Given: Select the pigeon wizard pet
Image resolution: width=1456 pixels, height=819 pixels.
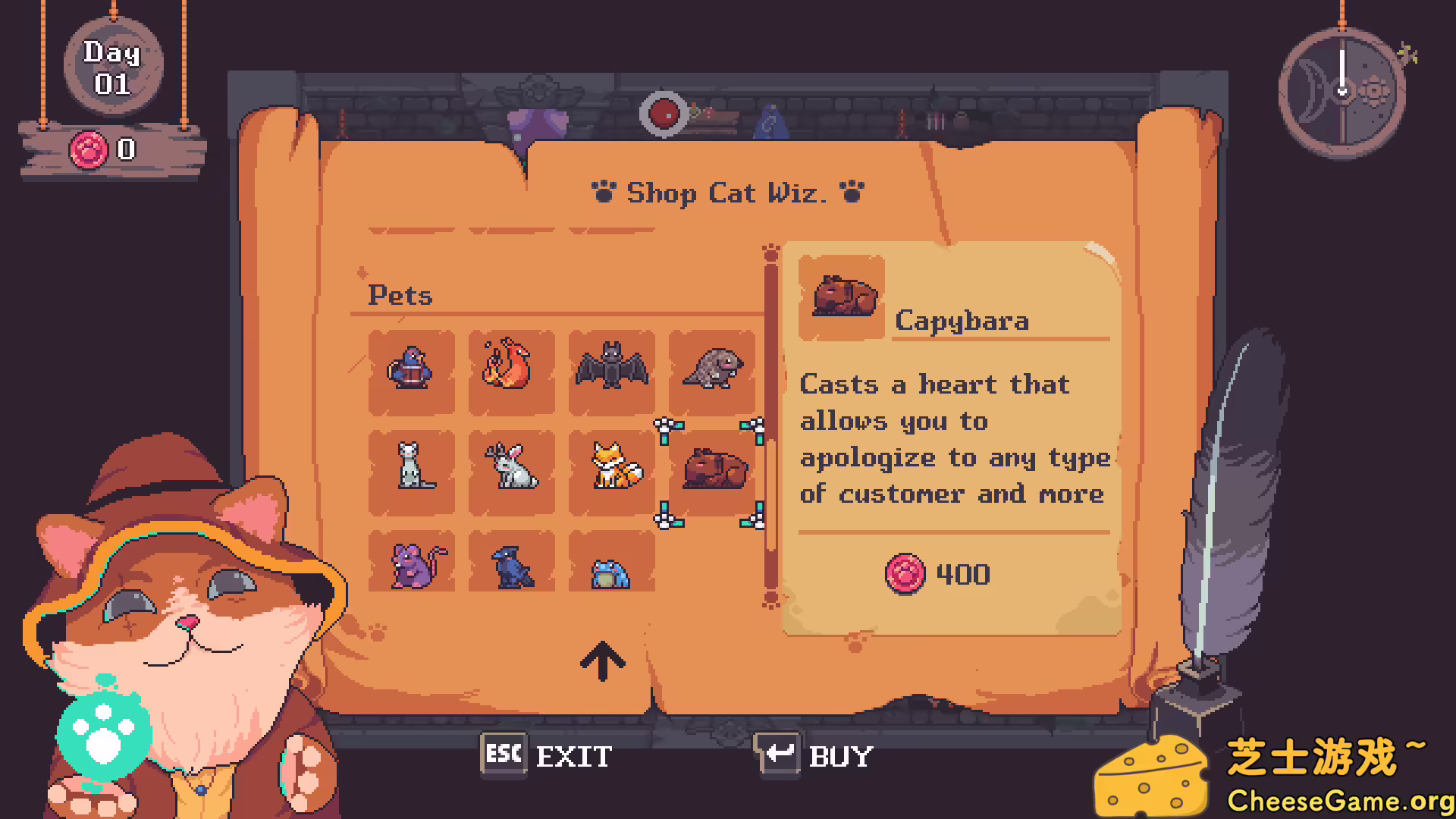Looking at the screenshot, I should (x=412, y=372).
